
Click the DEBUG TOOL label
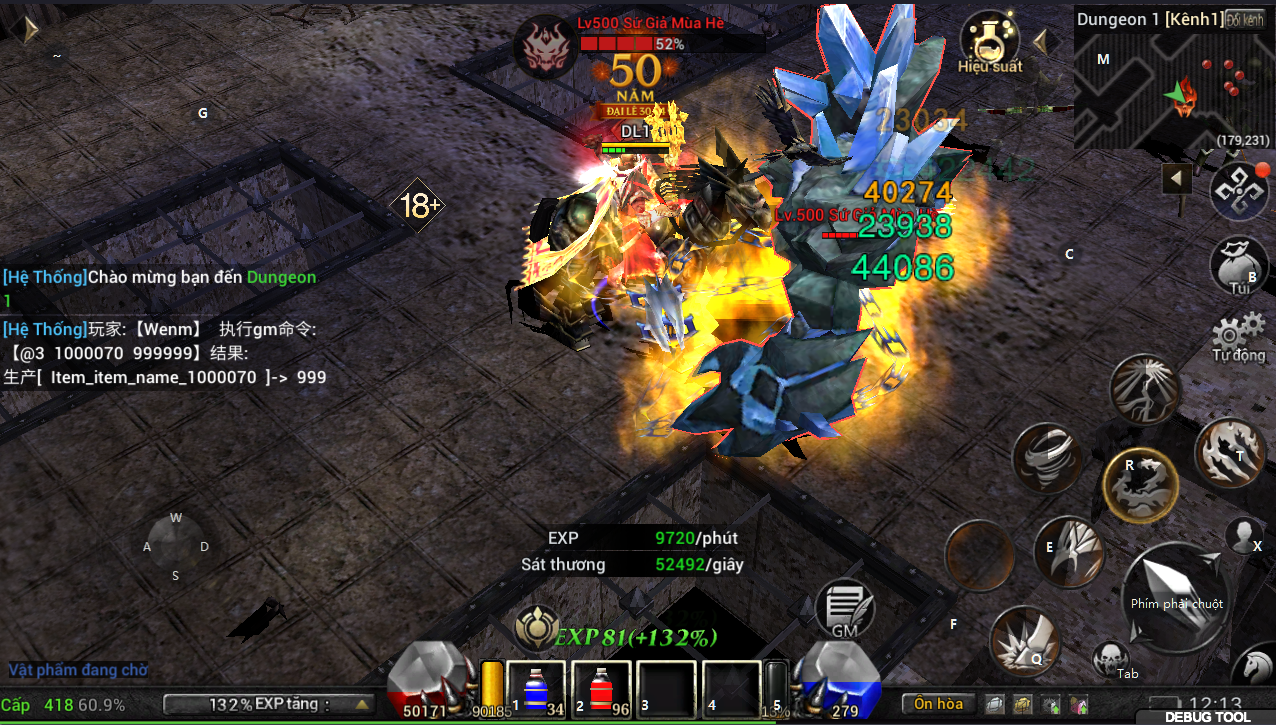tap(1207, 717)
